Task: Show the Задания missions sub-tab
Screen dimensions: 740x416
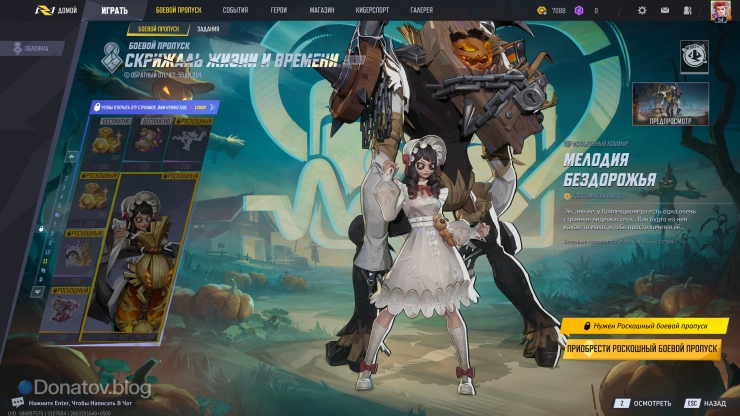Action: point(209,29)
